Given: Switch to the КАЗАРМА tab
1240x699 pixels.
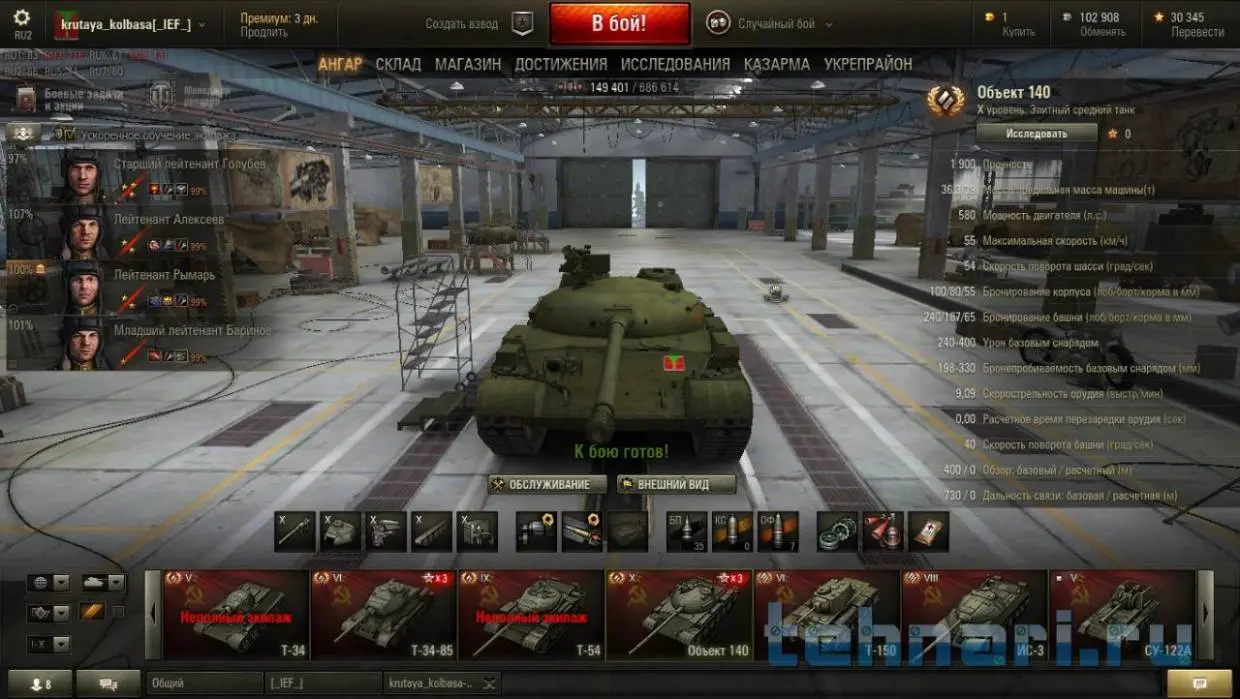Looking at the screenshot, I should point(776,64).
